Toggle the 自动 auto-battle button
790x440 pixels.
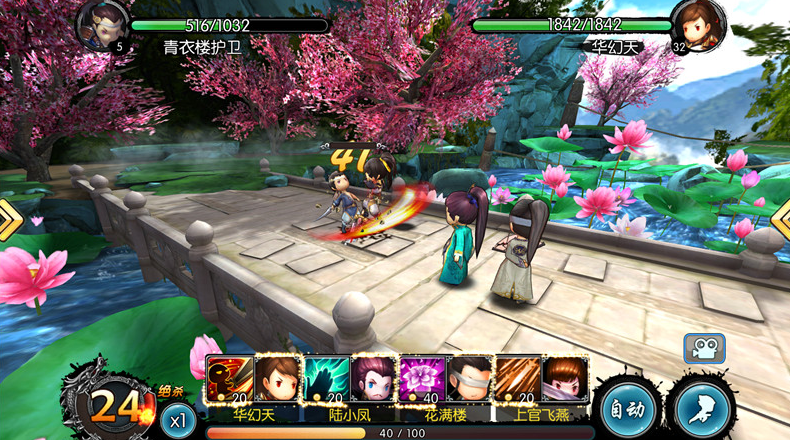(629, 408)
